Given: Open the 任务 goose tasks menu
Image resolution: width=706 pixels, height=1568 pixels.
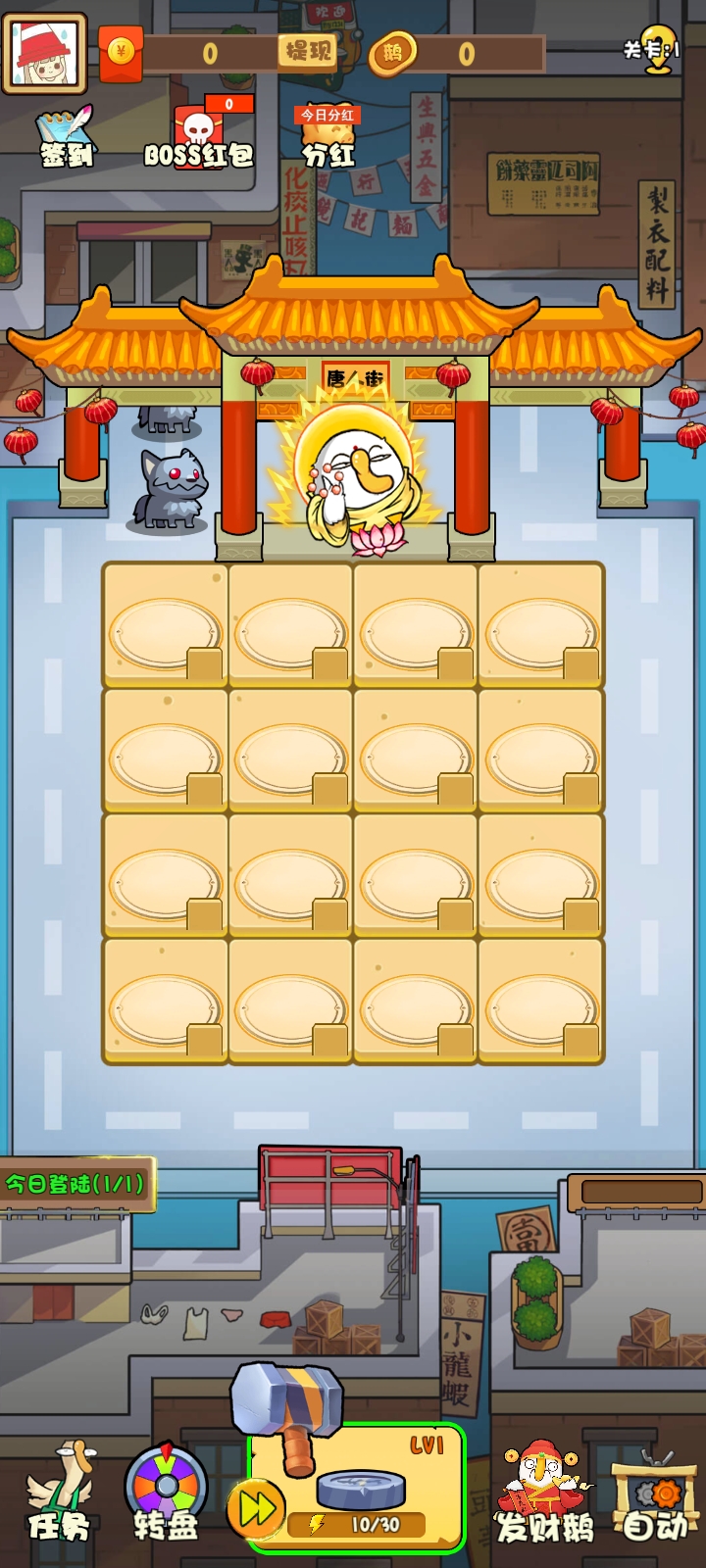Looking at the screenshot, I should [x=60, y=1493].
